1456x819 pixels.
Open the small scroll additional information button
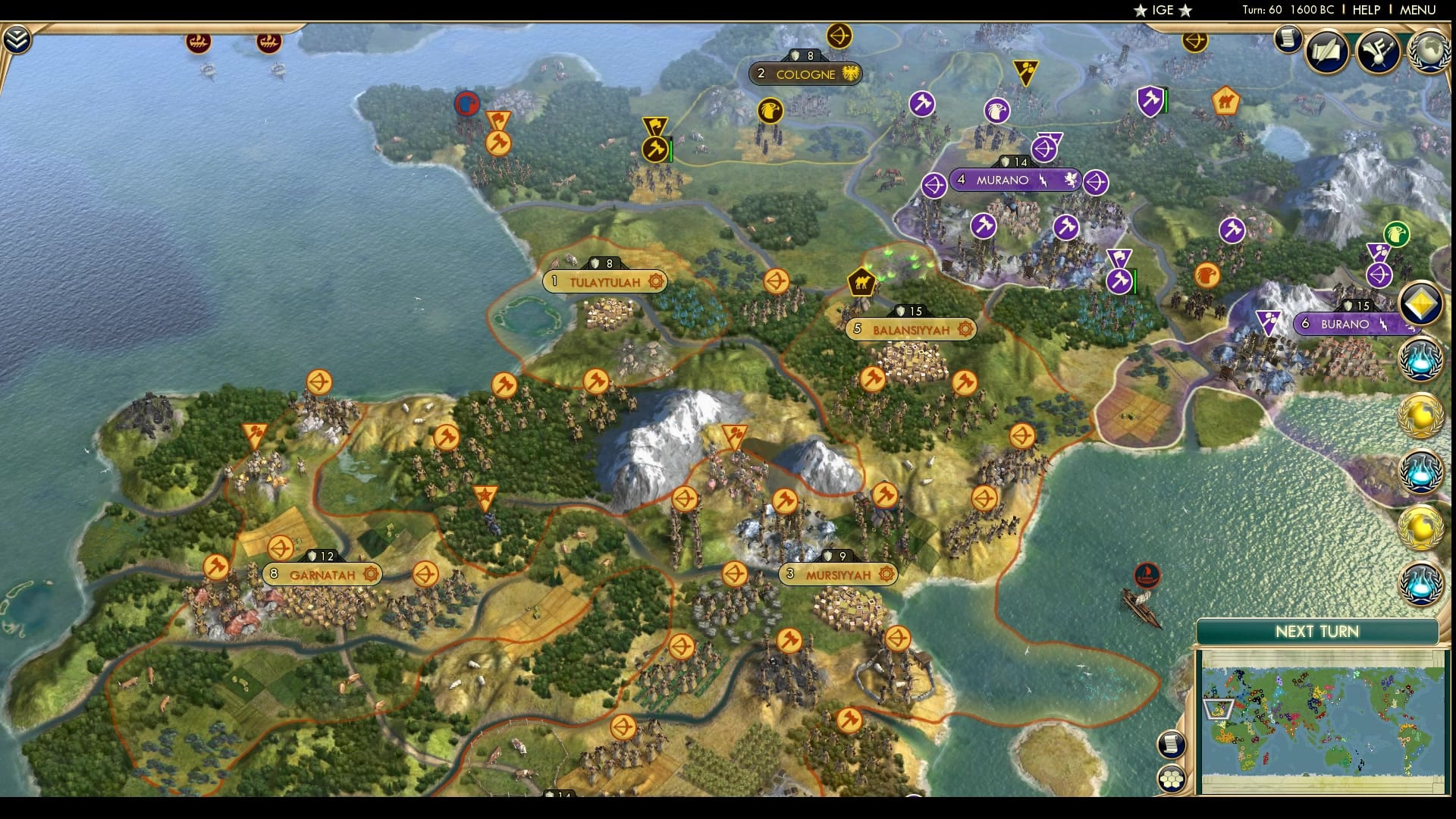(1287, 39)
